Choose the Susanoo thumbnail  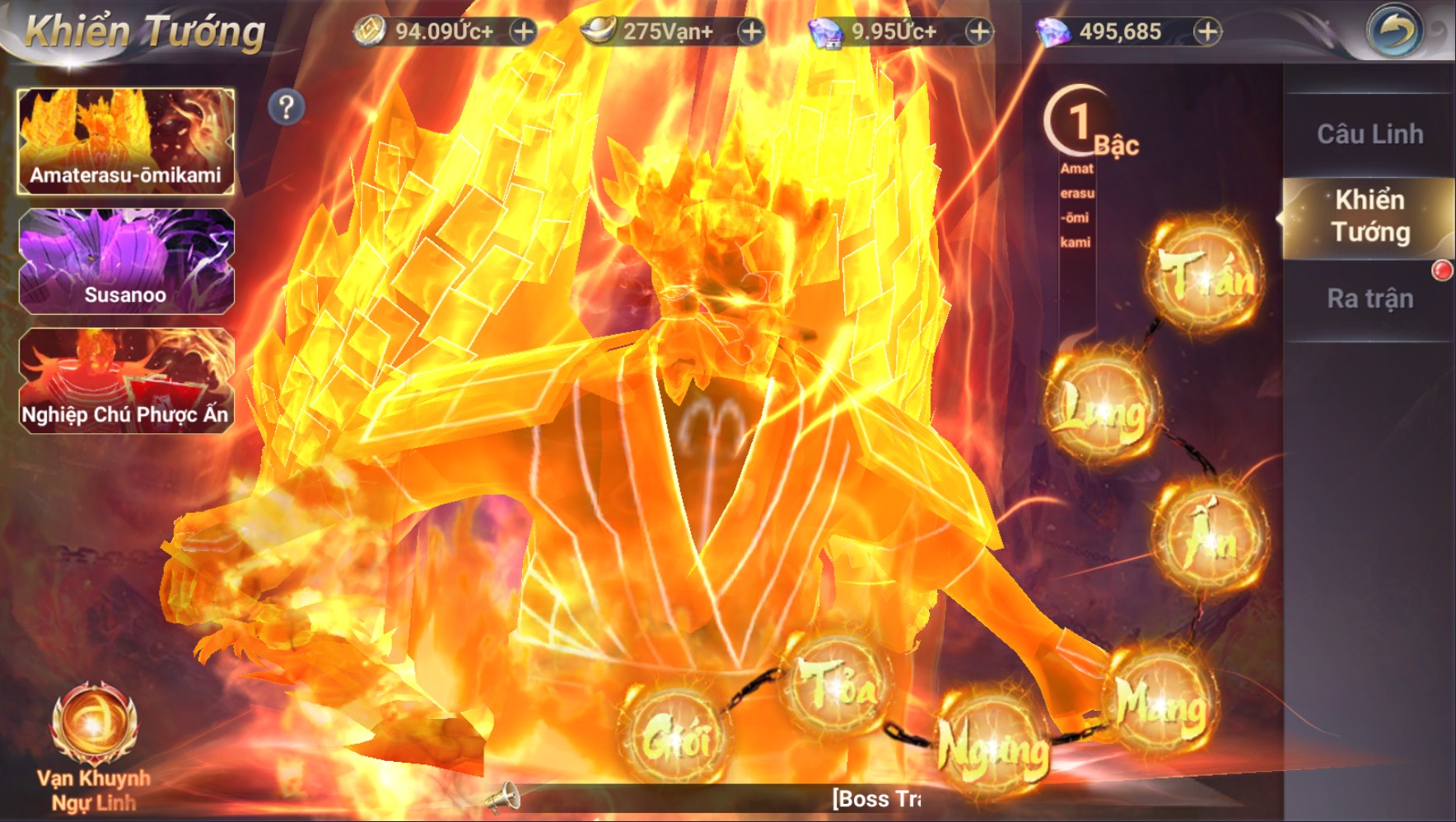coord(126,261)
